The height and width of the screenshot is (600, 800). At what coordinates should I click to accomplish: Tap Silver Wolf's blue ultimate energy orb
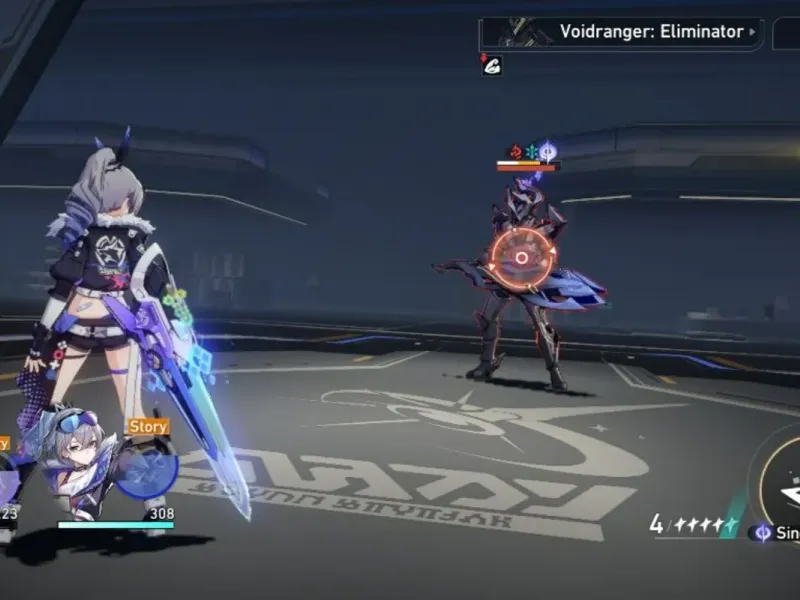(147, 469)
